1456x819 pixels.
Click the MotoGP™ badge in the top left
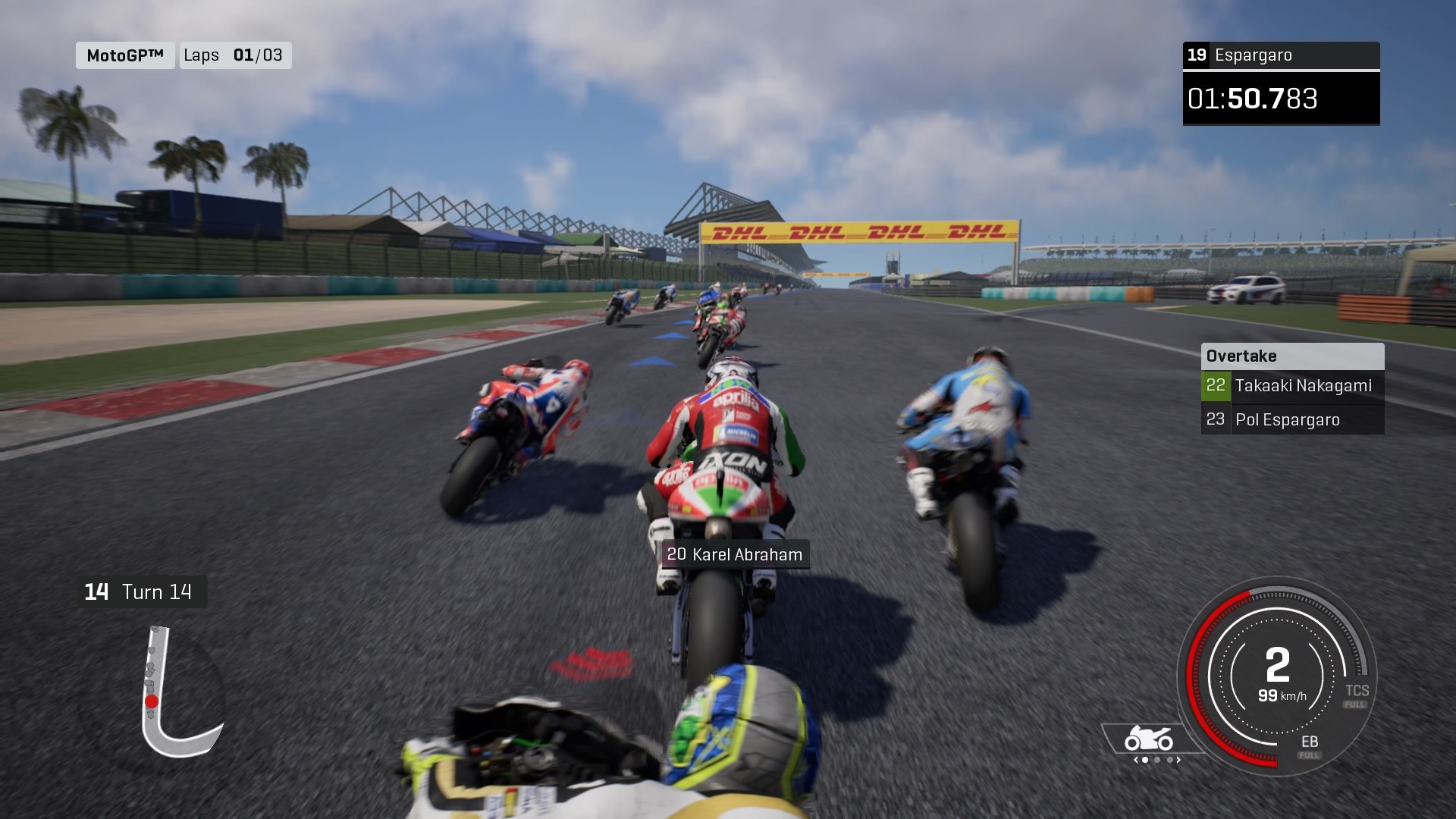[124, 55]
